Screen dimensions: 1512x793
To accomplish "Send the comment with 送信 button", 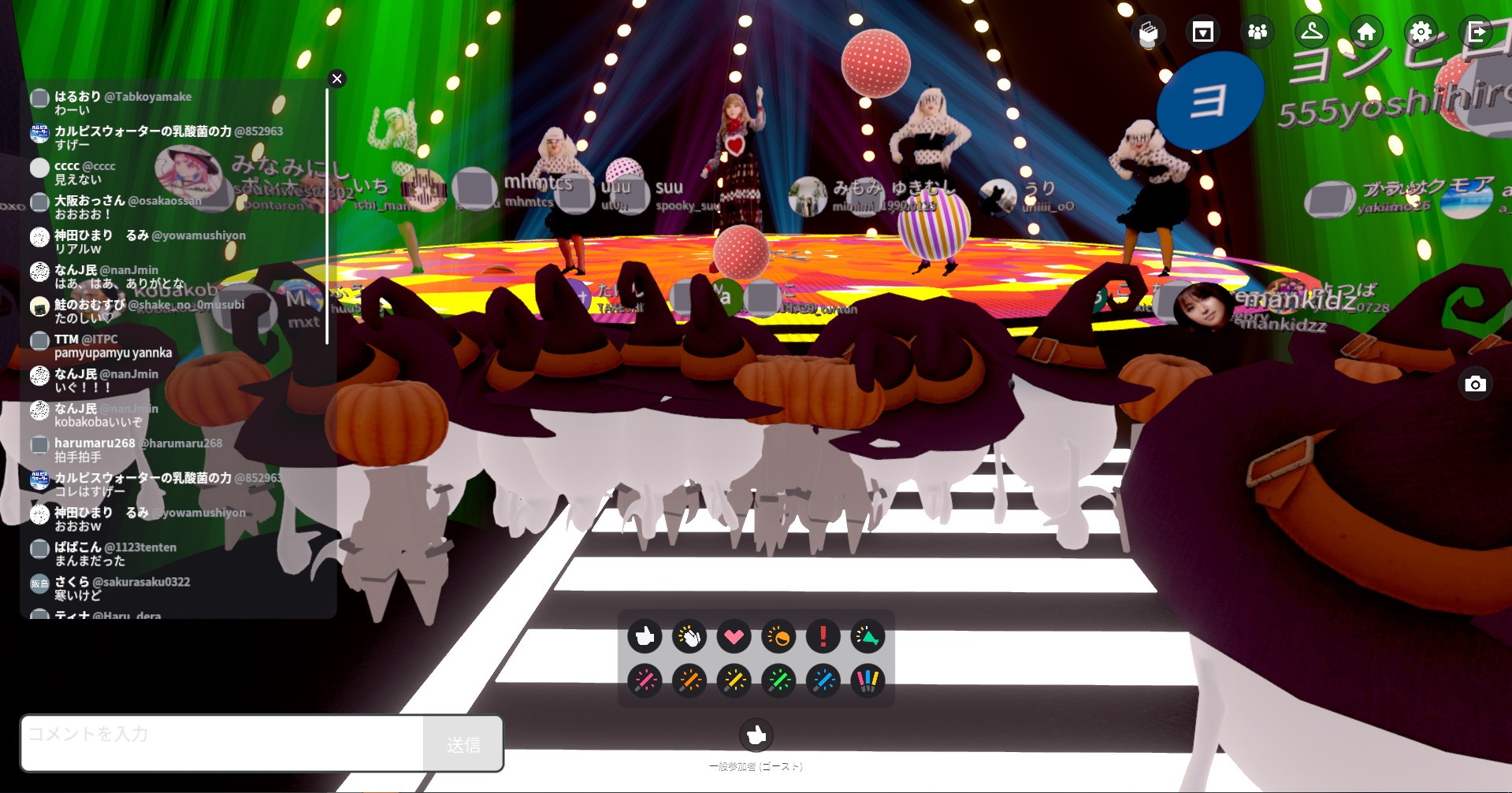I will click(x=463, y=744).
